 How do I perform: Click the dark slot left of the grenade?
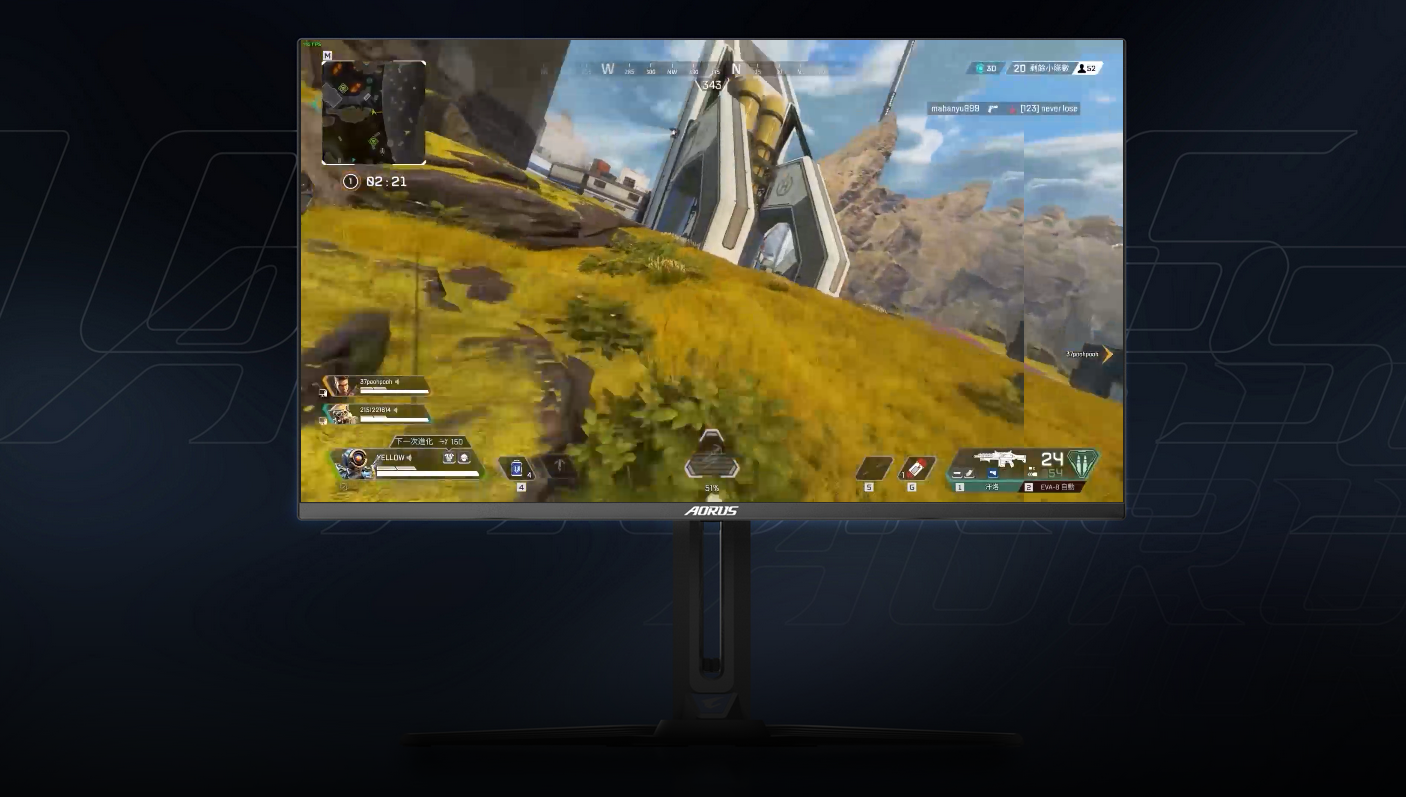point(873,469)
